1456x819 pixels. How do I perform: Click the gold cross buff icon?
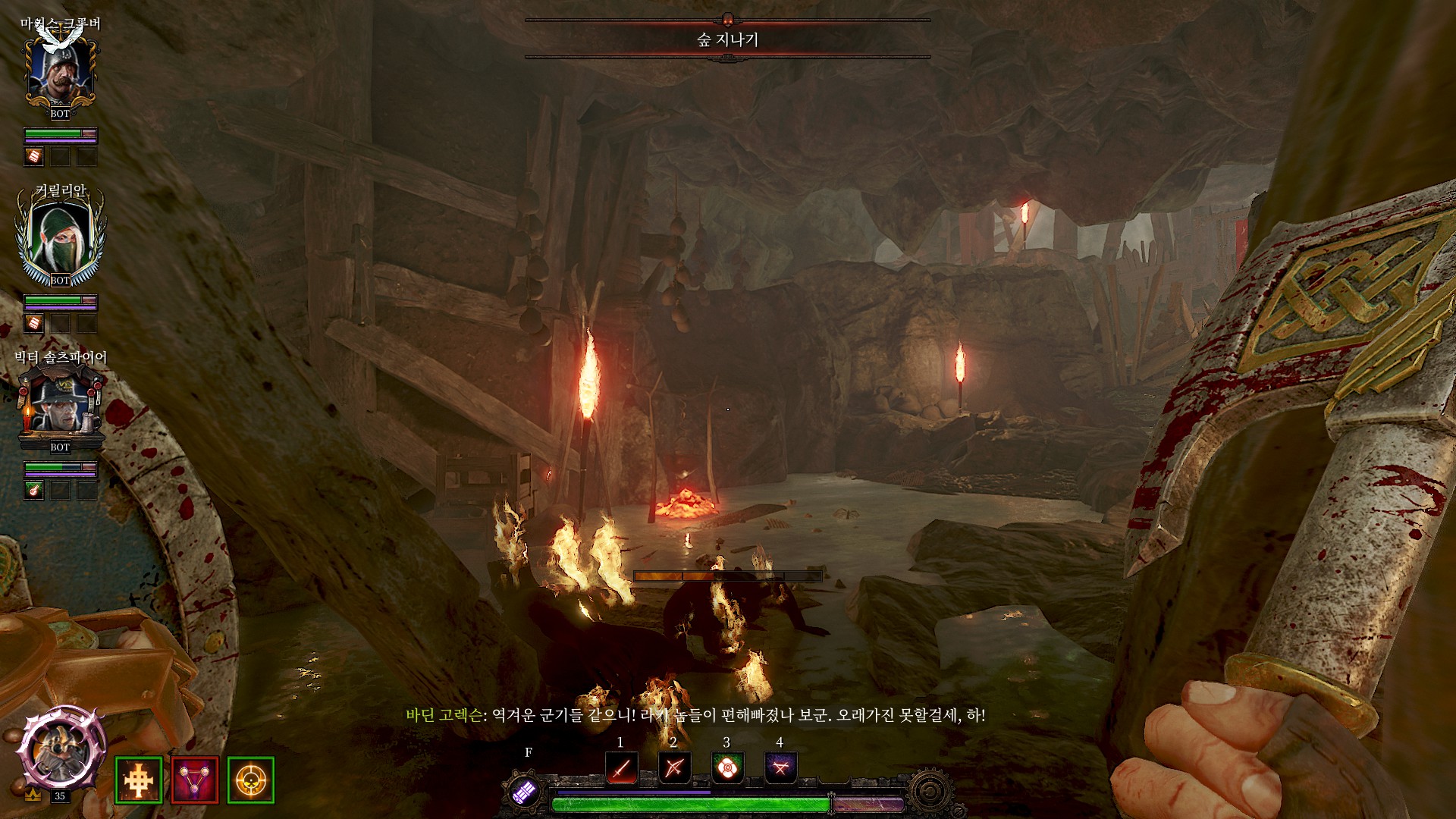139,780
